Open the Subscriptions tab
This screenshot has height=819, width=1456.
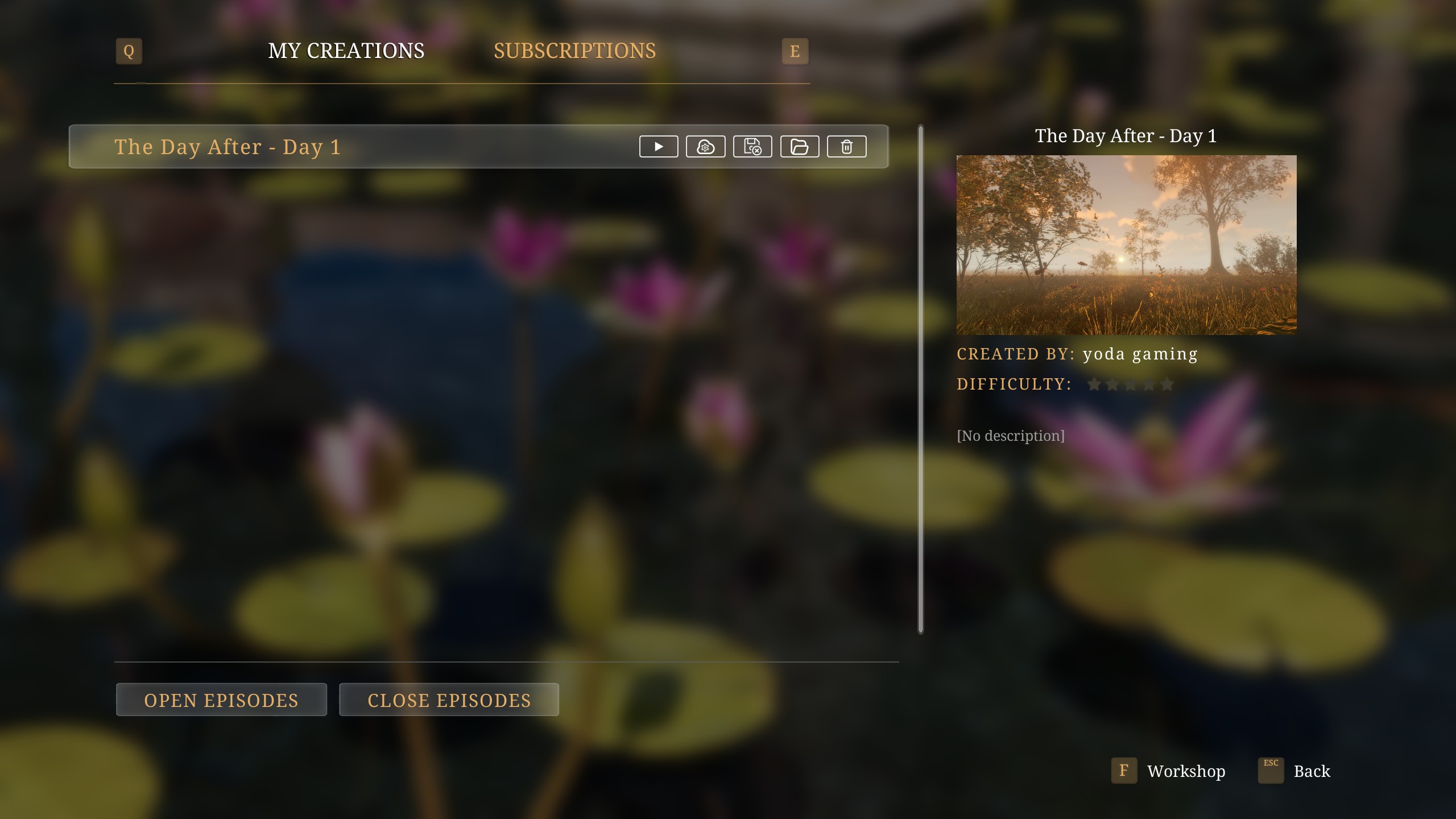coord(574,51)
